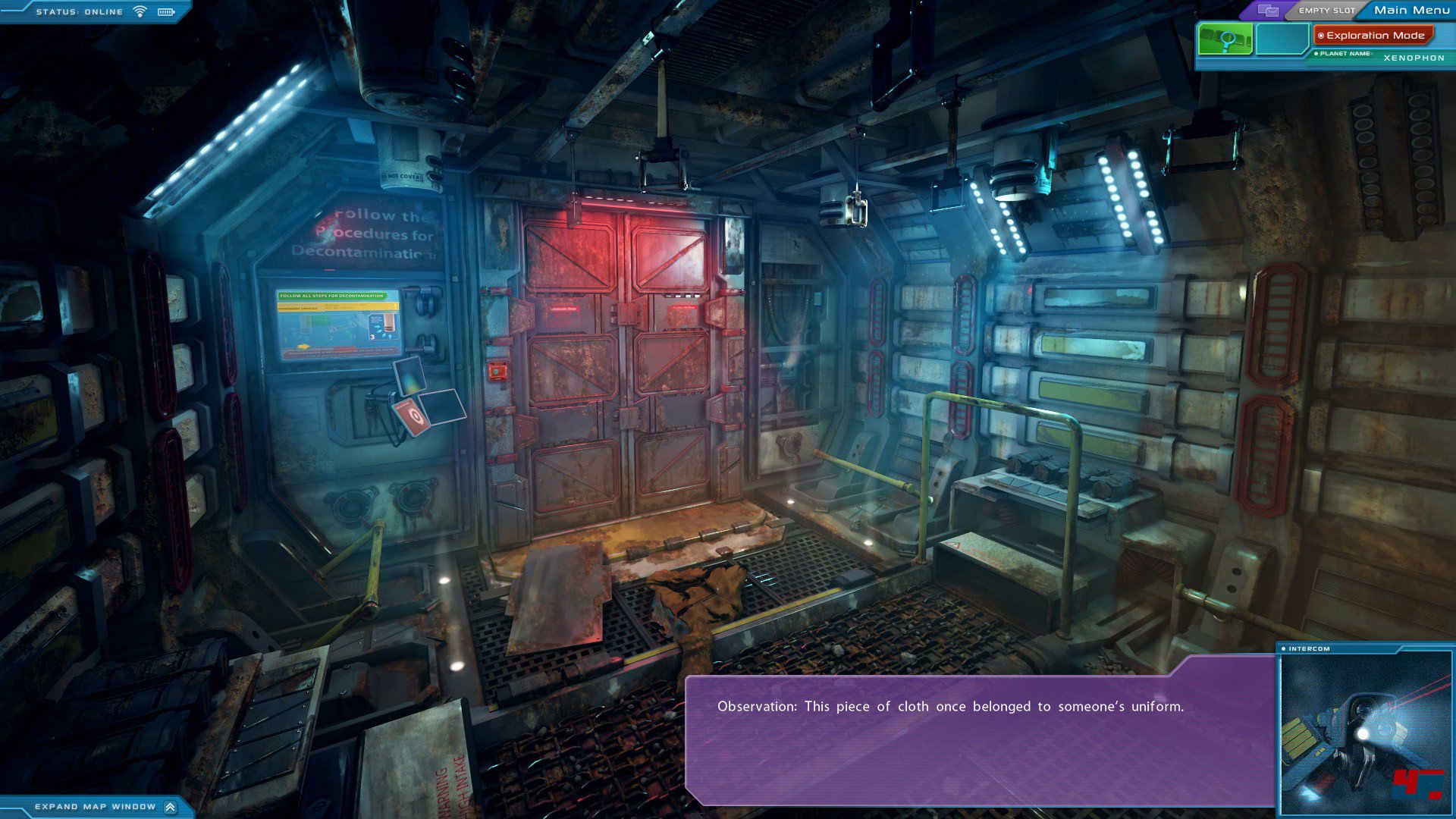Select the empty teal tool slot
Image resolution: width=1456 pixels, height=819 pixels.
tap(1282, 39)
